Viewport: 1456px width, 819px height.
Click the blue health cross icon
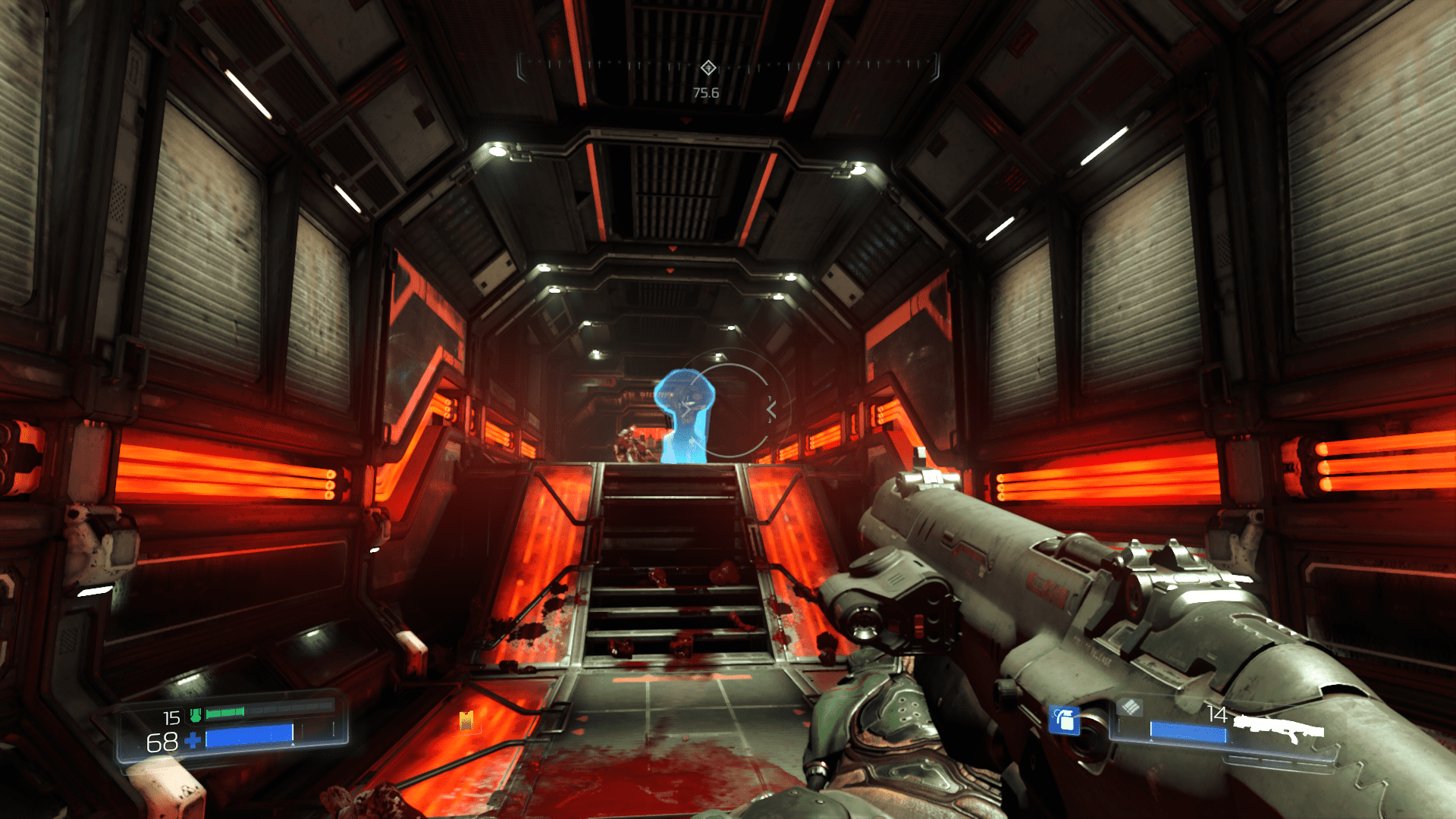click(x=193, y=739)
